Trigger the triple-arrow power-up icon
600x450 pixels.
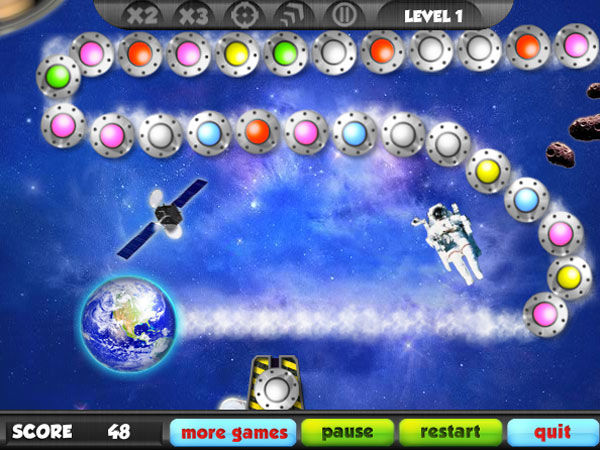(293, 17)
